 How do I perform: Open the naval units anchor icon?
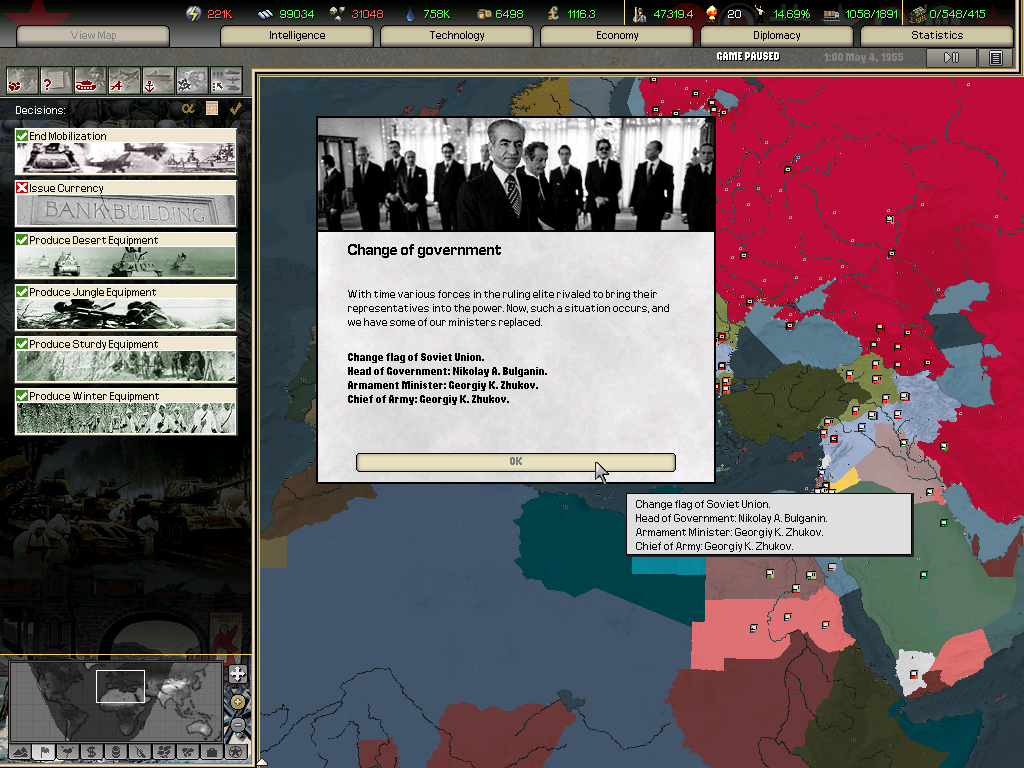click(158, 79)
